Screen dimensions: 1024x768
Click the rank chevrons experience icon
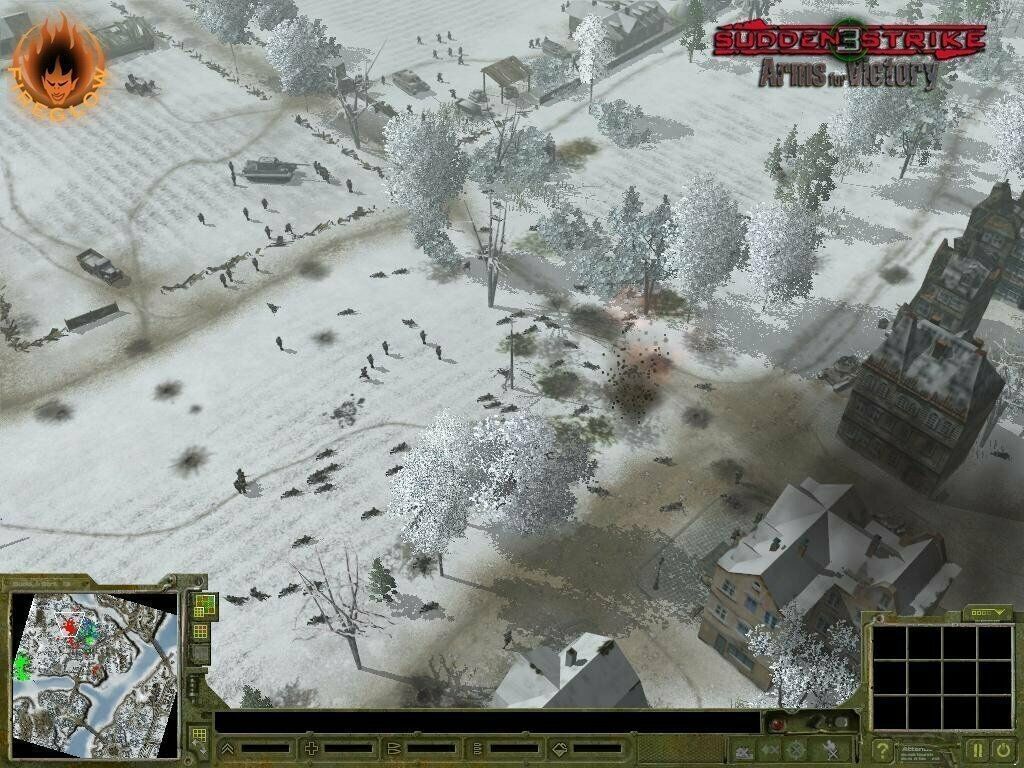(x=228, y=748)
